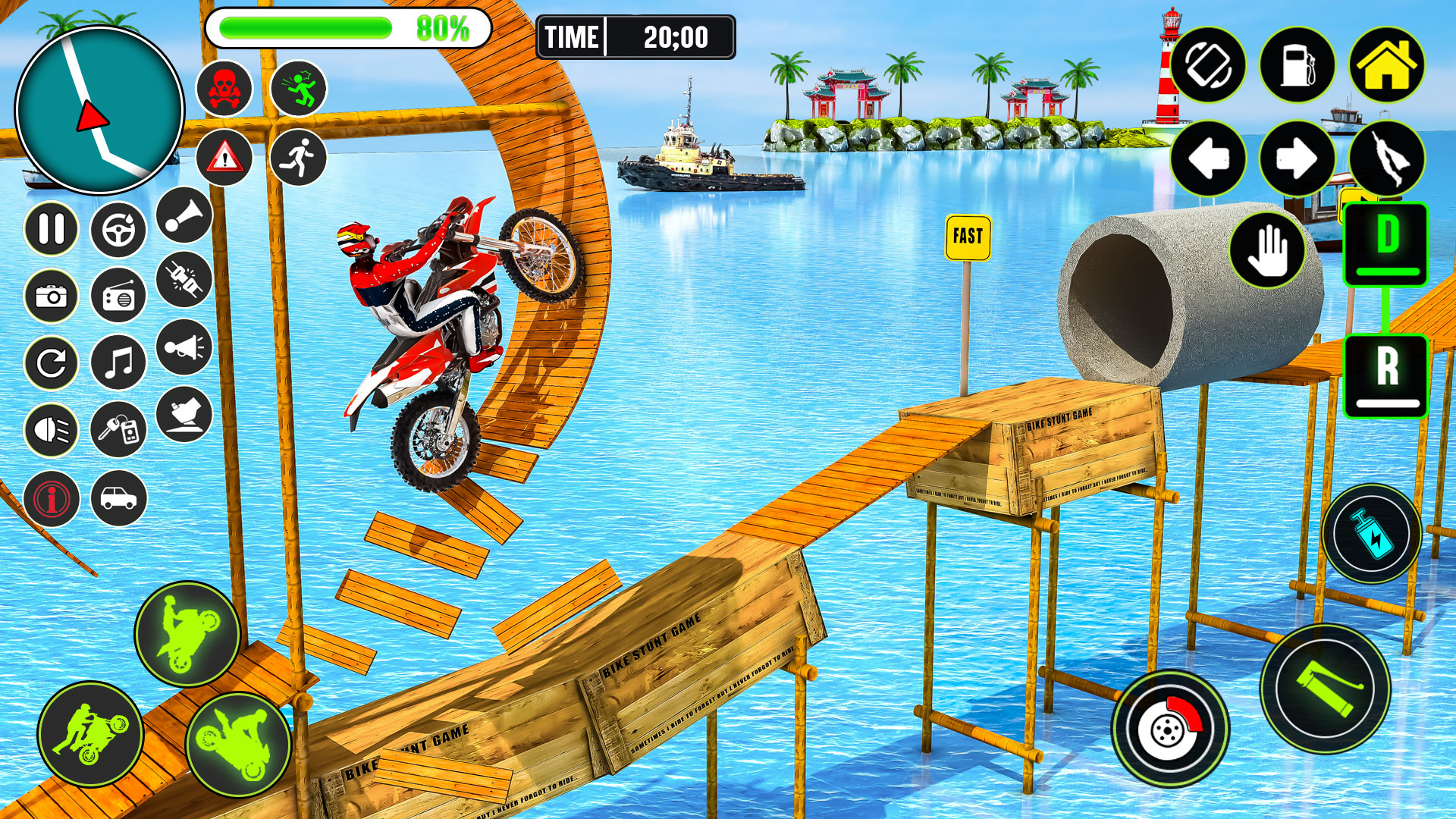Toggle the bike headlight
Image resolution: width=1456 pixels, height=819 pixels.
[50, 430]
